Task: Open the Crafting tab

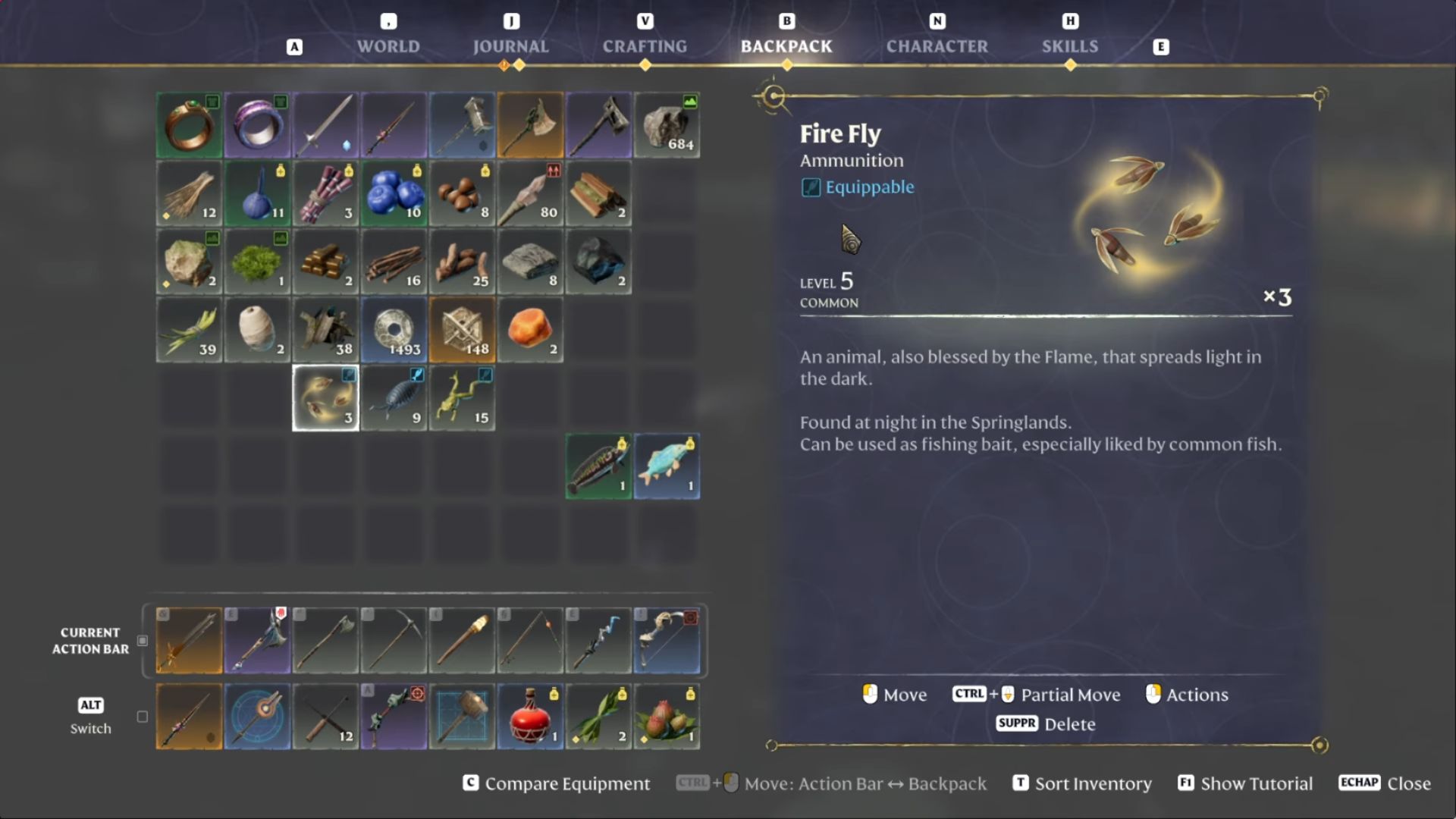Action: 645,46
